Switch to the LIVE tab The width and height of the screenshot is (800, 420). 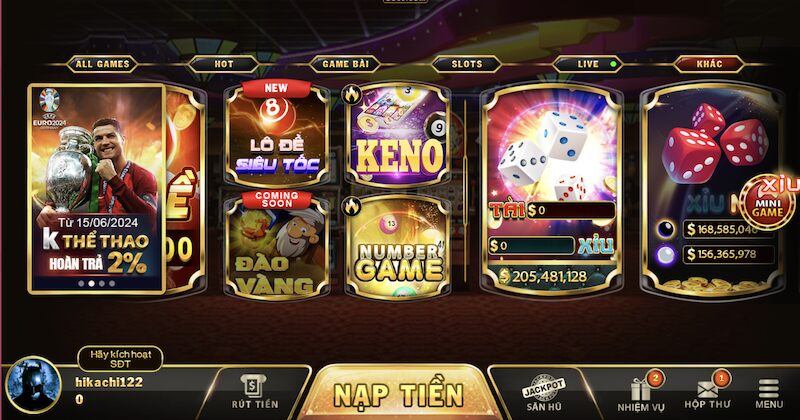pos(591,64)
